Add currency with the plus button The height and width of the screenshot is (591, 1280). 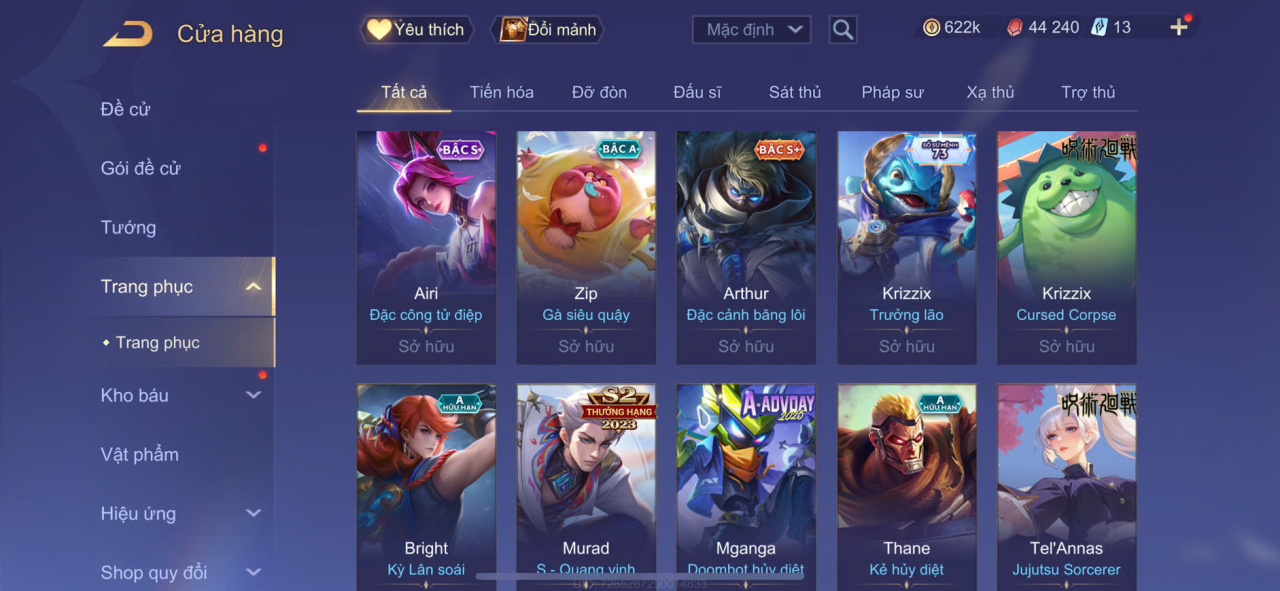pos(1179,28)
